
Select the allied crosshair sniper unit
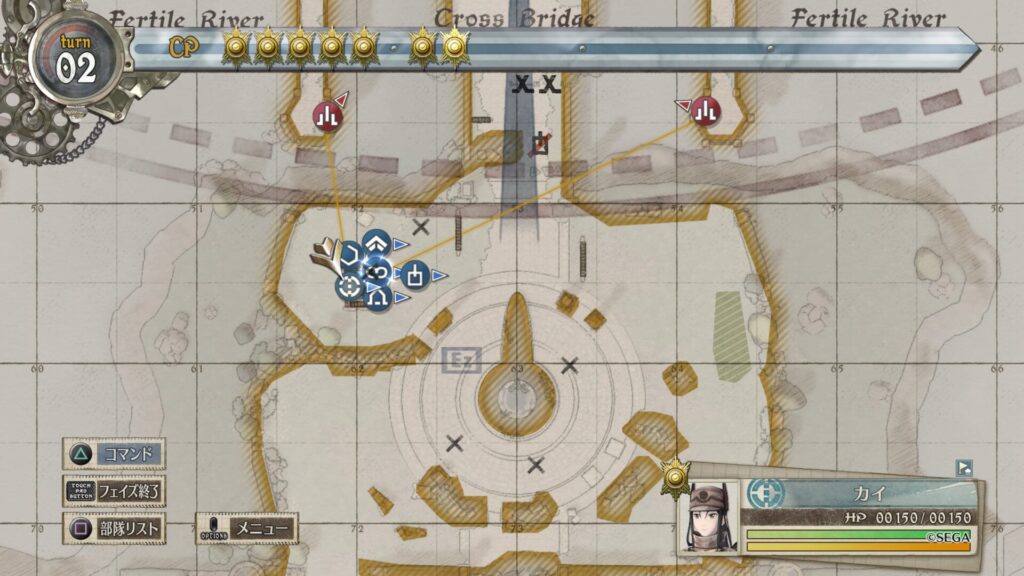350,287
